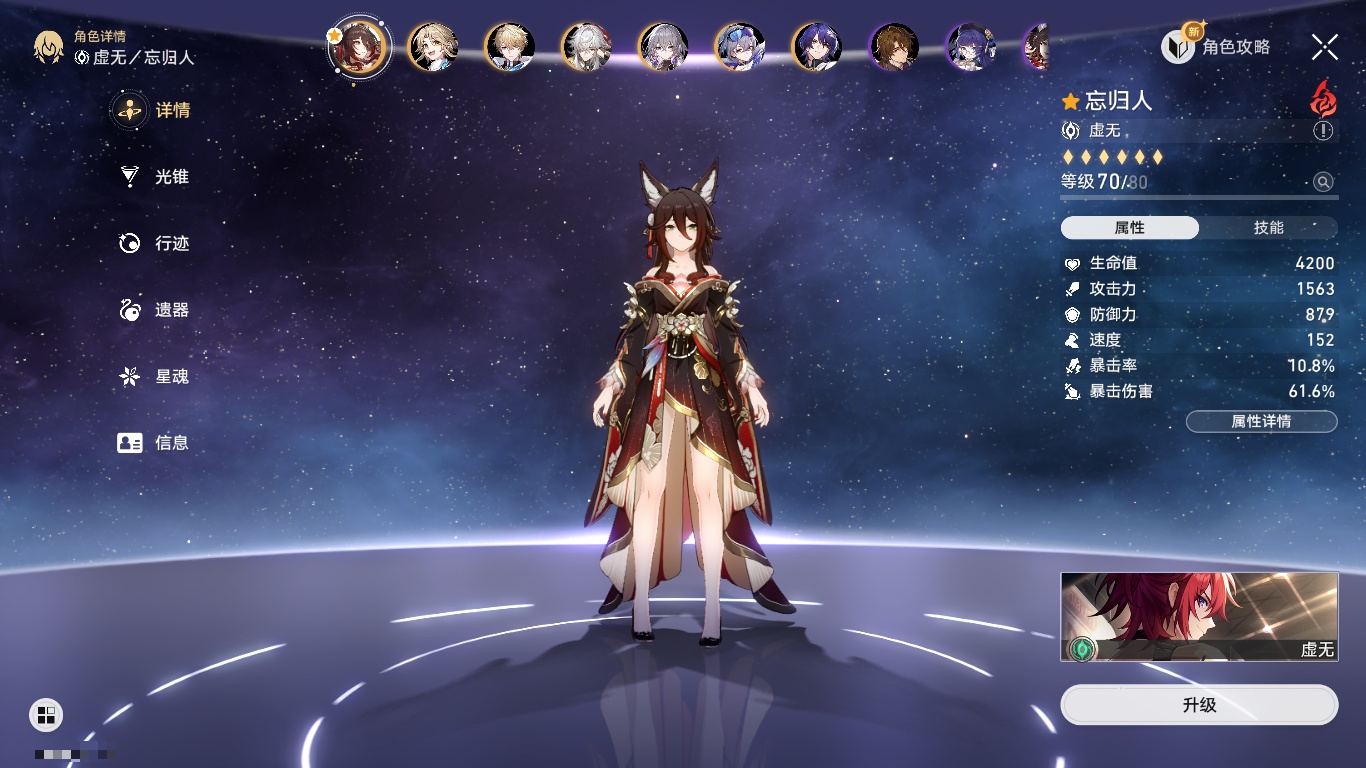Tap the magnifier icon beside the level
Viewport: 1366px width, 768px height.
coord(1323,182)
